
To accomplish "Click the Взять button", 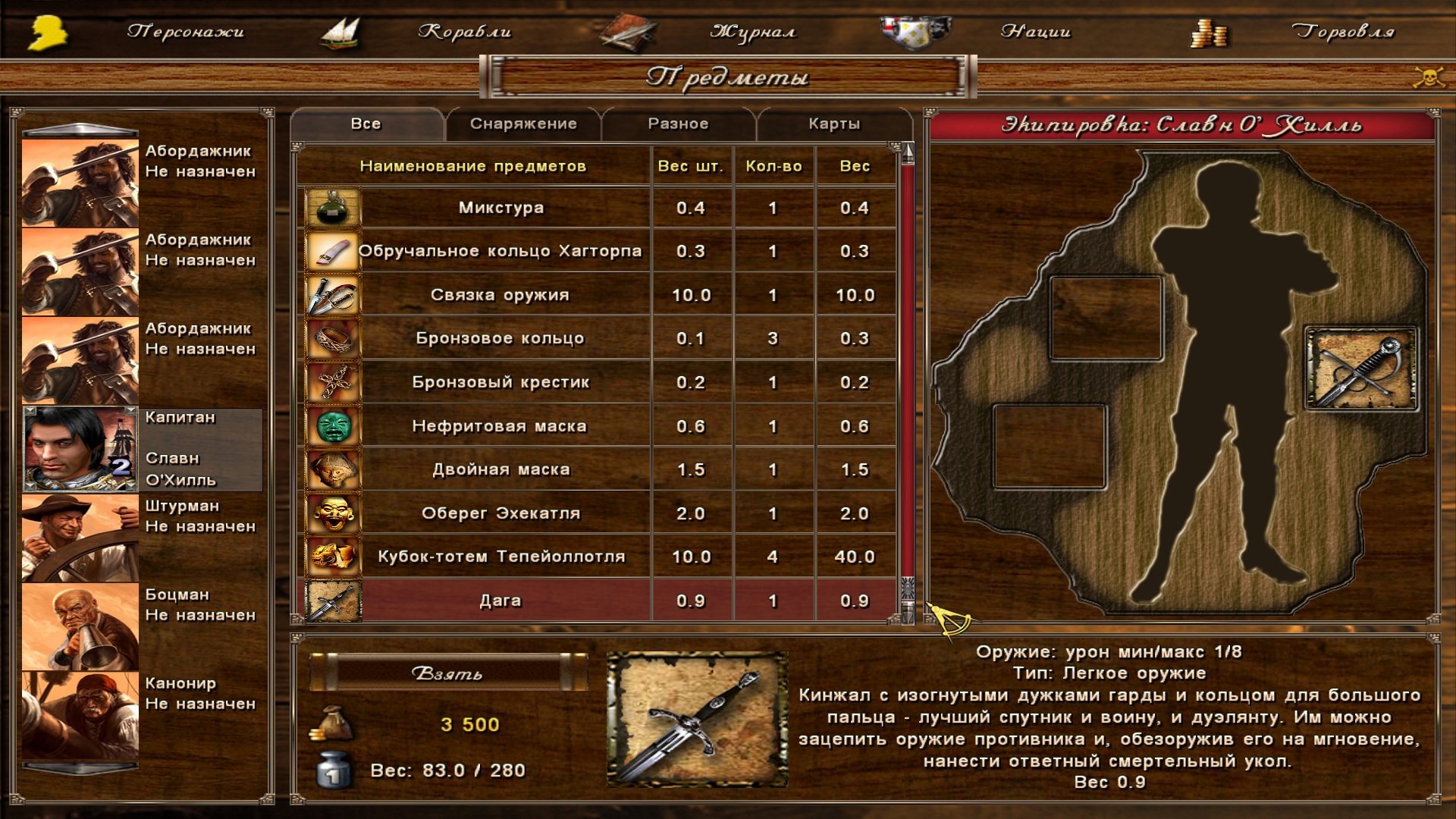I will pyautogui.click(x=447, y=673).
